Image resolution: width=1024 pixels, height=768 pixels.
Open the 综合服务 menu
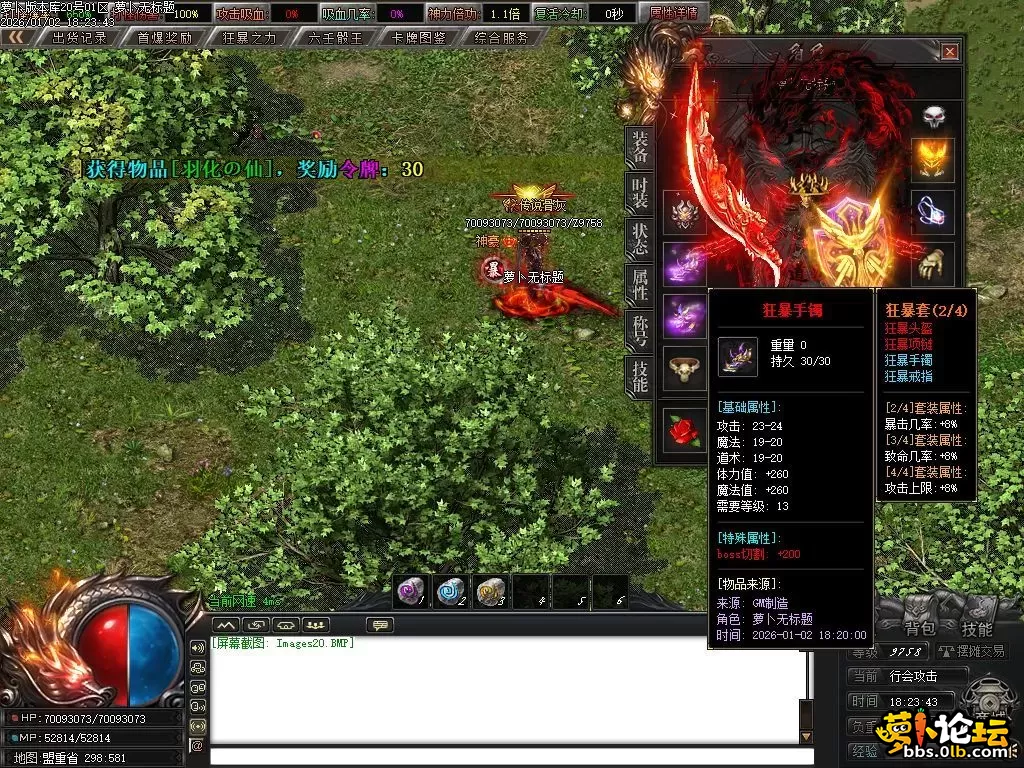502,38
